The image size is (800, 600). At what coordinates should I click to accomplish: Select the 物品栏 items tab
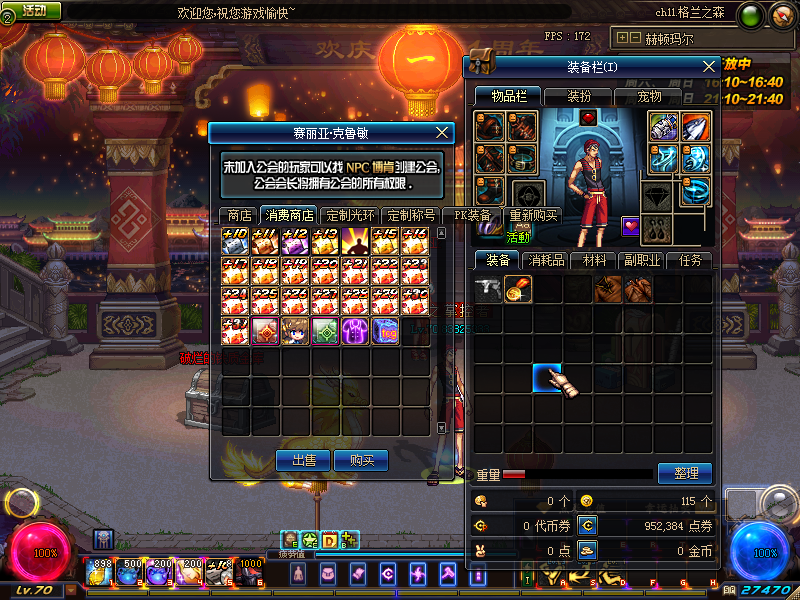[x=508, y=96]
